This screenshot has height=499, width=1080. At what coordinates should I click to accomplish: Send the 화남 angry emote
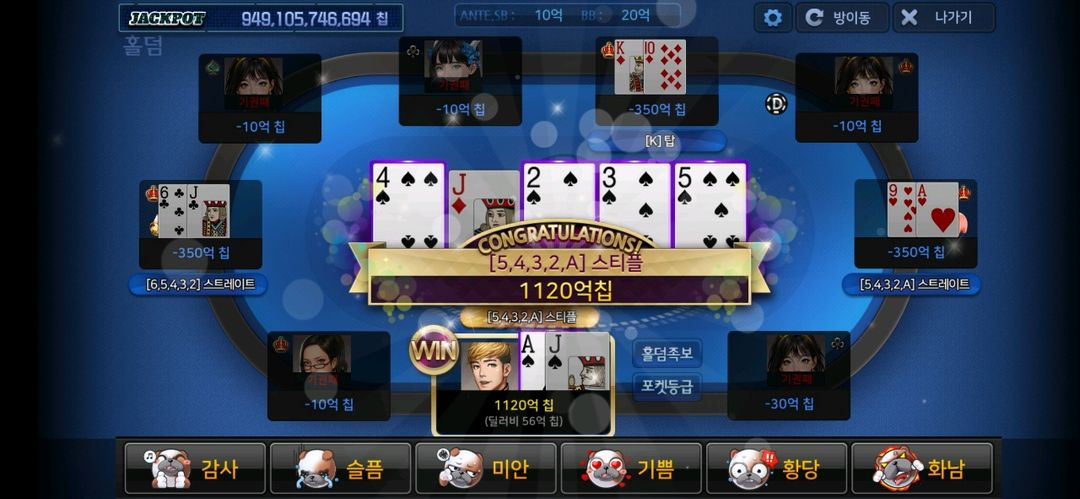click(924, 468)
